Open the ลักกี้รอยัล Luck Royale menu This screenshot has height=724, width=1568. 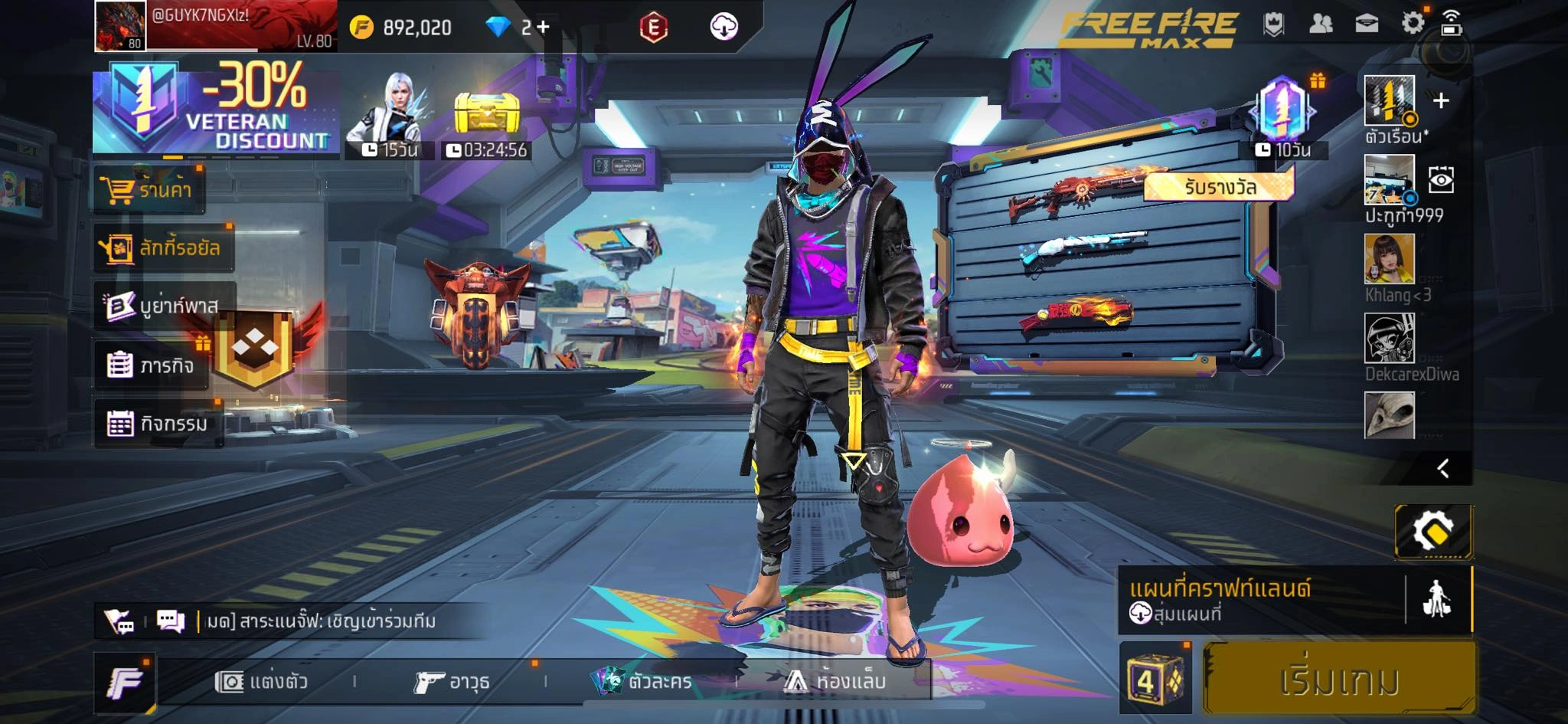pyautogui.click(x=162, y=247)
